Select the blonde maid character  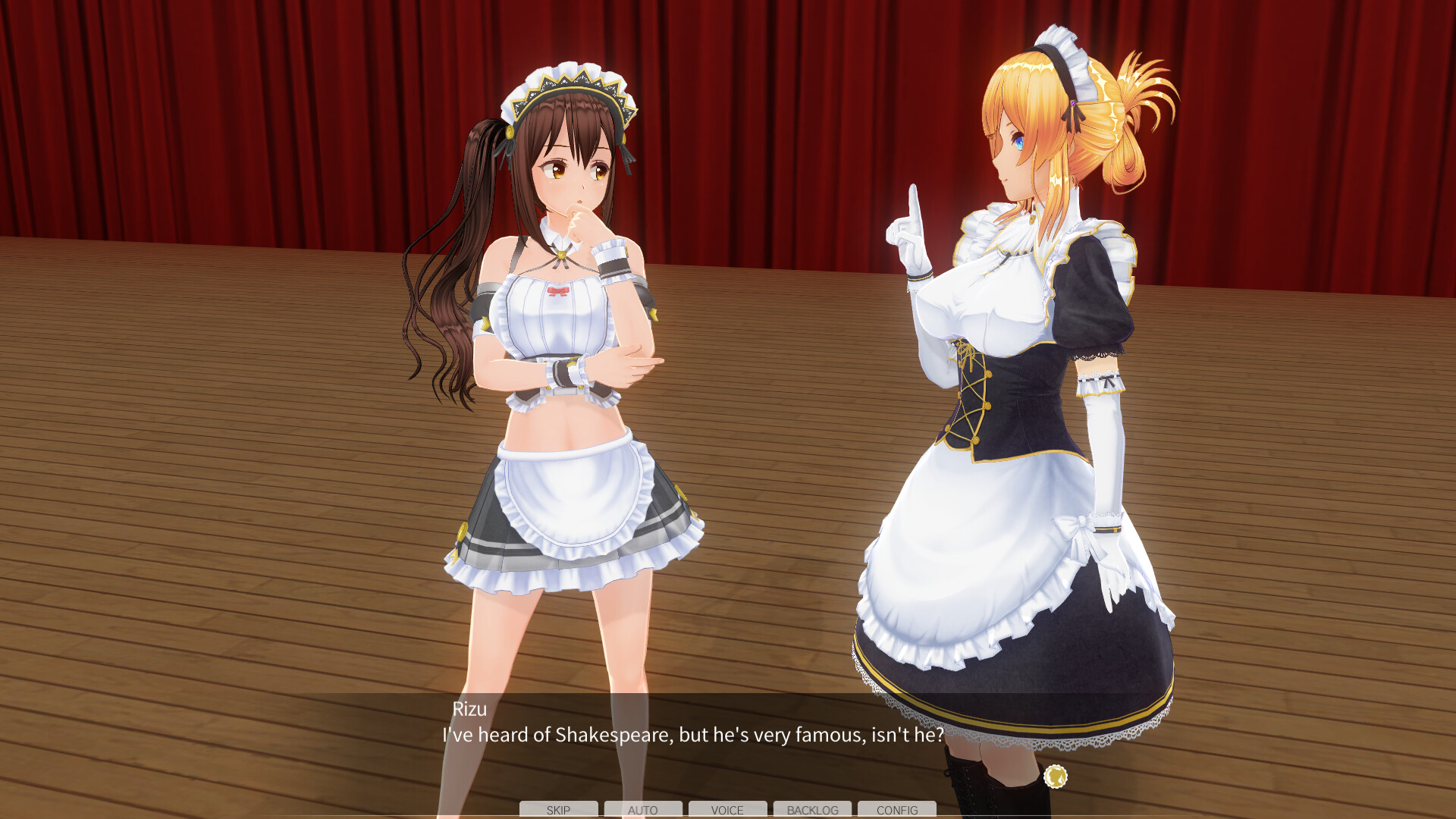1009,341
